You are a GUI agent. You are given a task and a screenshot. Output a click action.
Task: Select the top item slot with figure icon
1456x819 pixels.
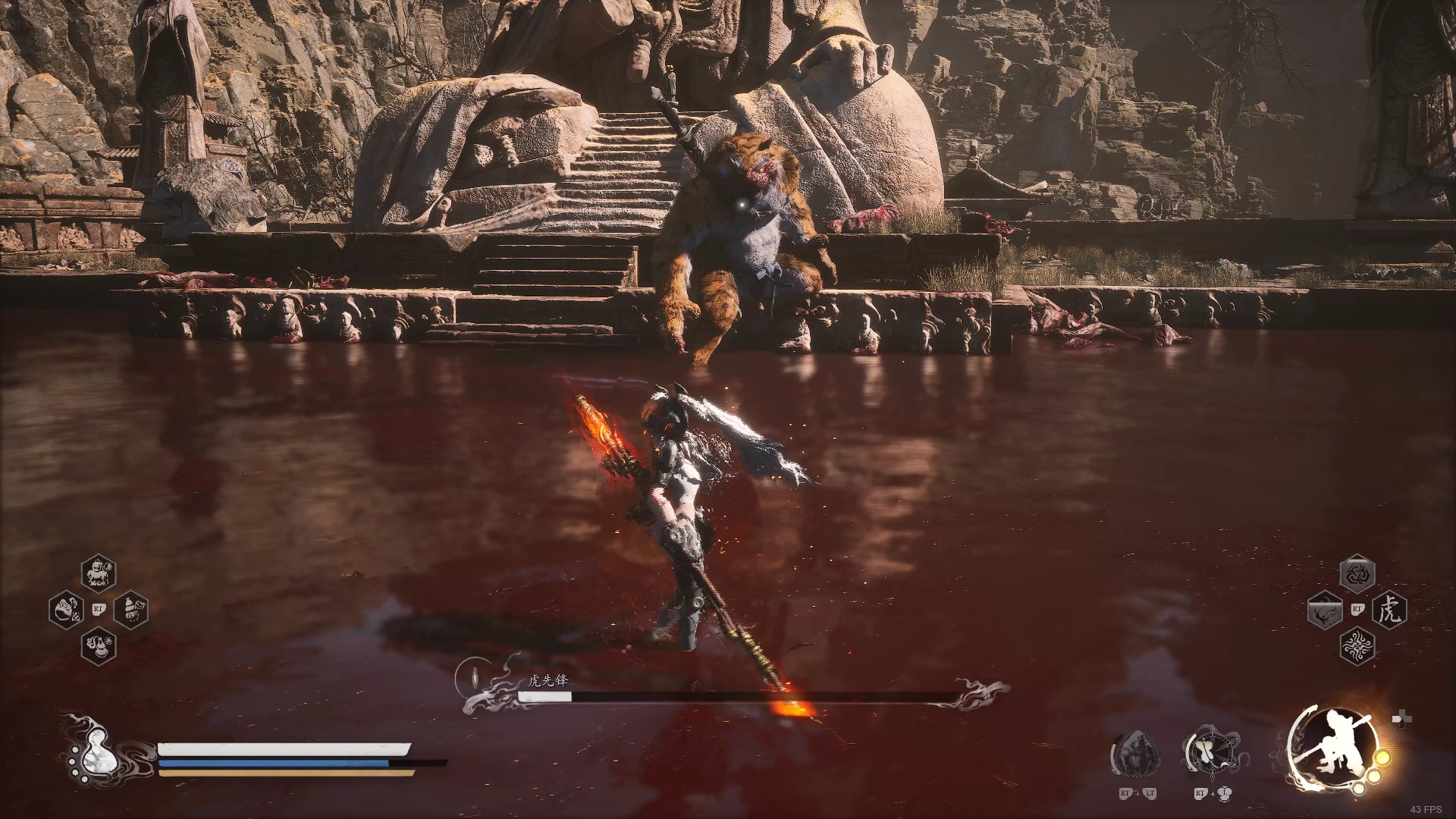click(99, 573)
